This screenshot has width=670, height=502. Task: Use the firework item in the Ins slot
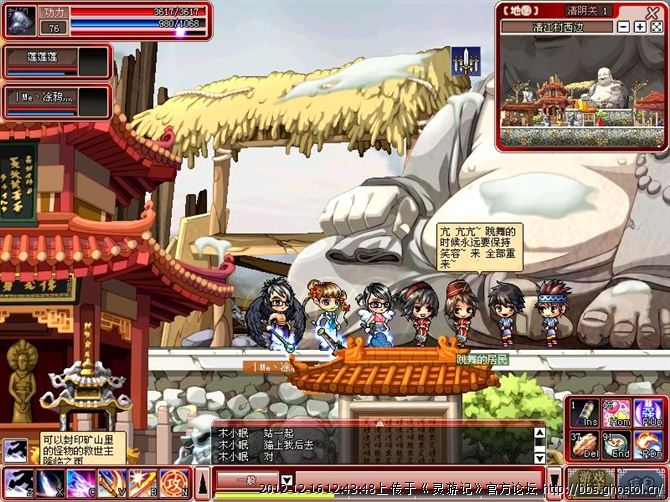(x=586, y=413)
